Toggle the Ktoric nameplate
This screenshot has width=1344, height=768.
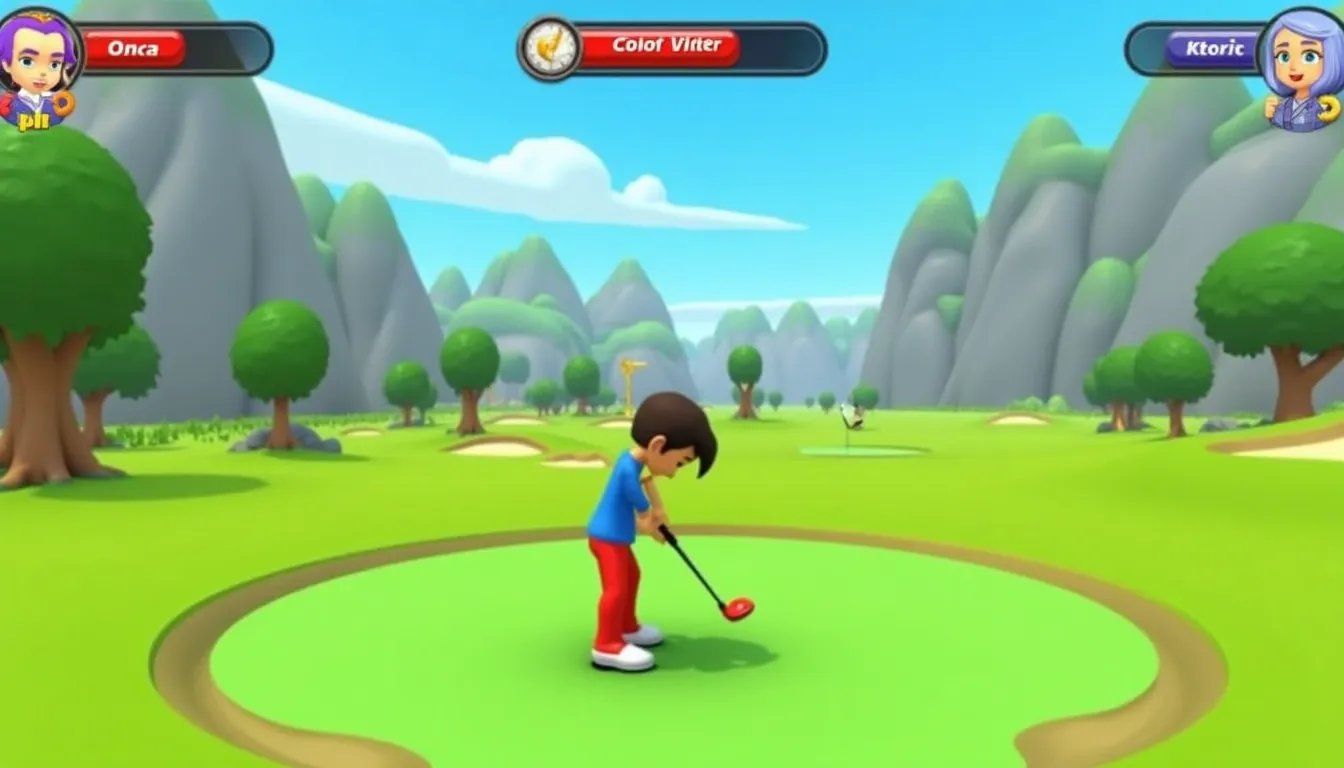click(x=1210, y=48)
